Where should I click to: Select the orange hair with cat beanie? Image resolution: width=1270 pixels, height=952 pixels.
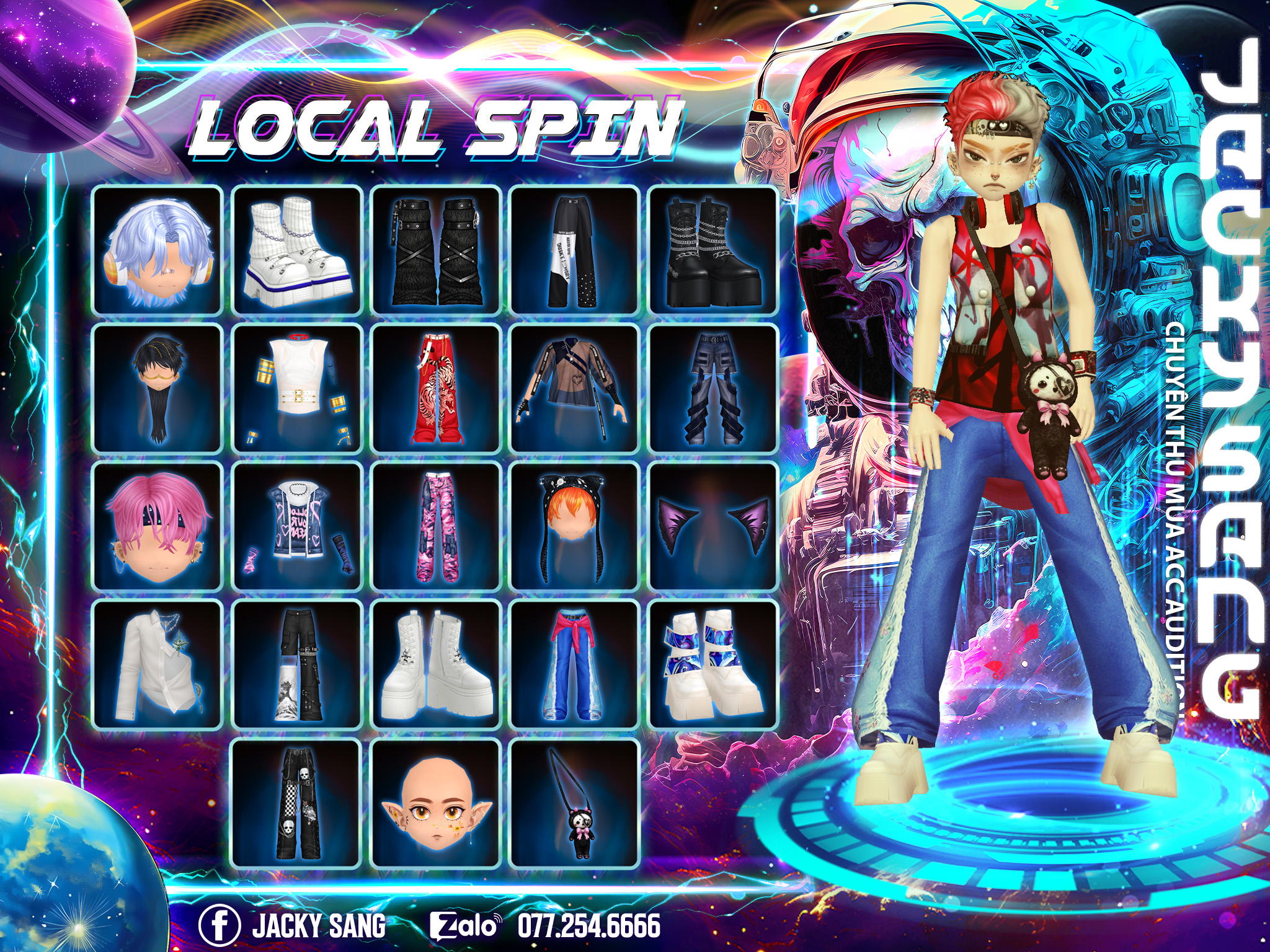pos(574,527)
